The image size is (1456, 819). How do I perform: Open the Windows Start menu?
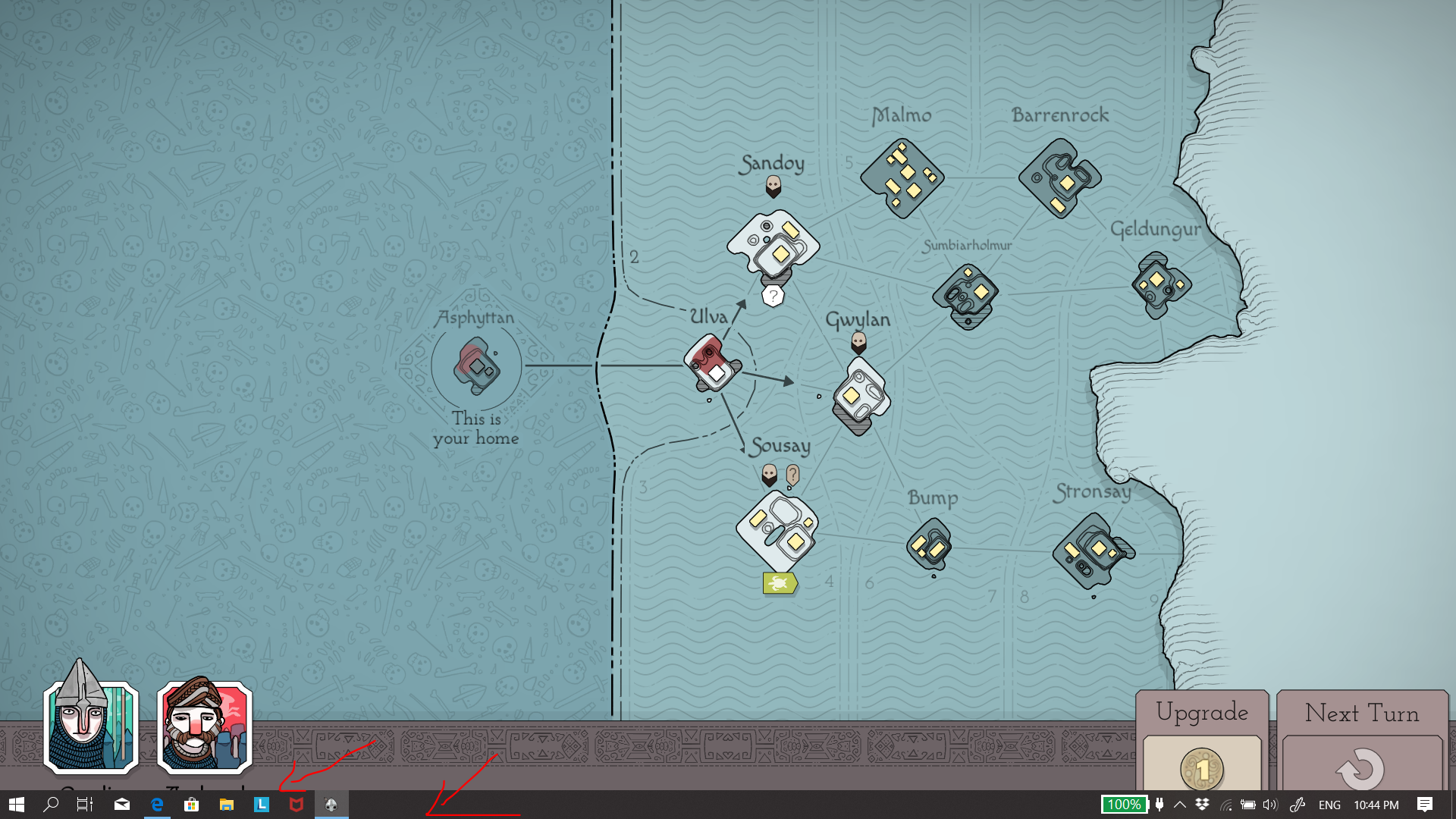[x=15, y=805]
